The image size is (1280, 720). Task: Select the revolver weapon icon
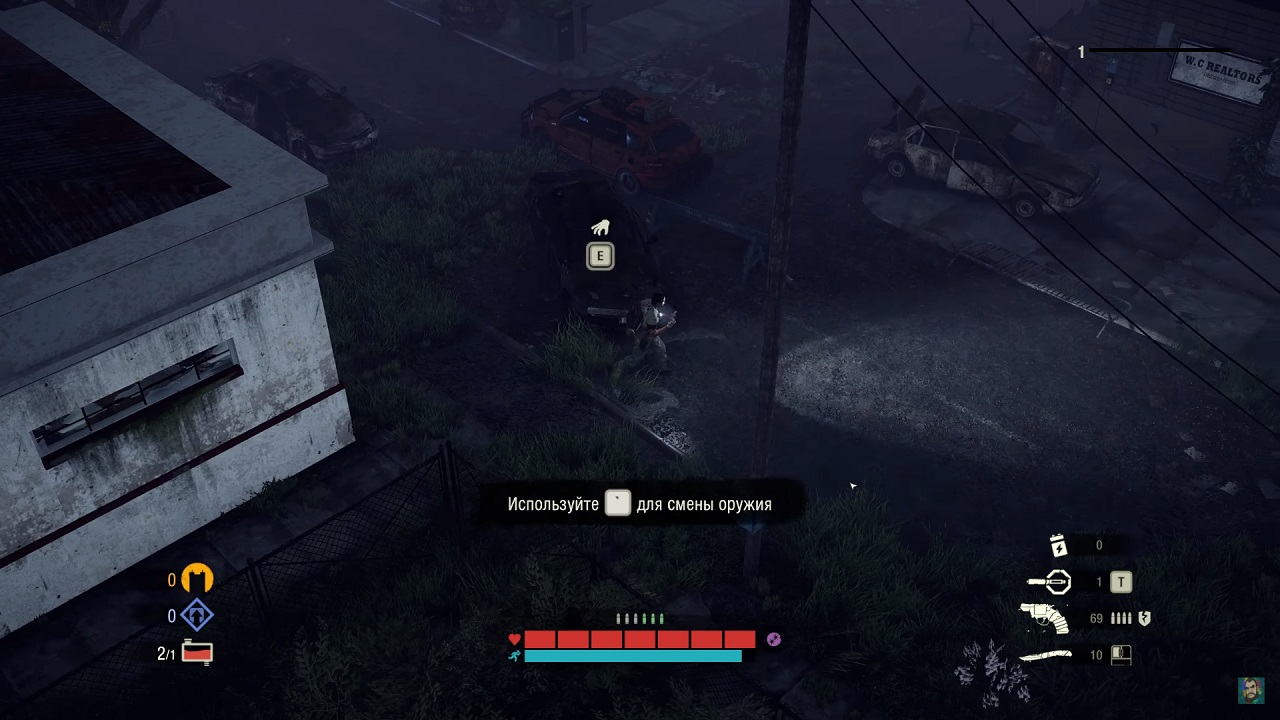1044,619
